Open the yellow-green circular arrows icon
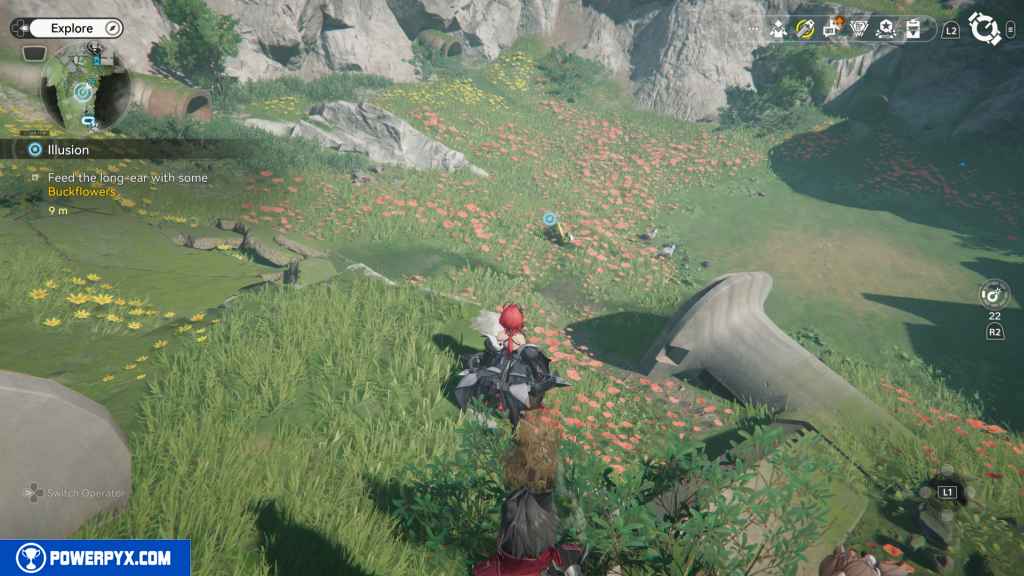The image size is (1024, 576). coord(805,29)
